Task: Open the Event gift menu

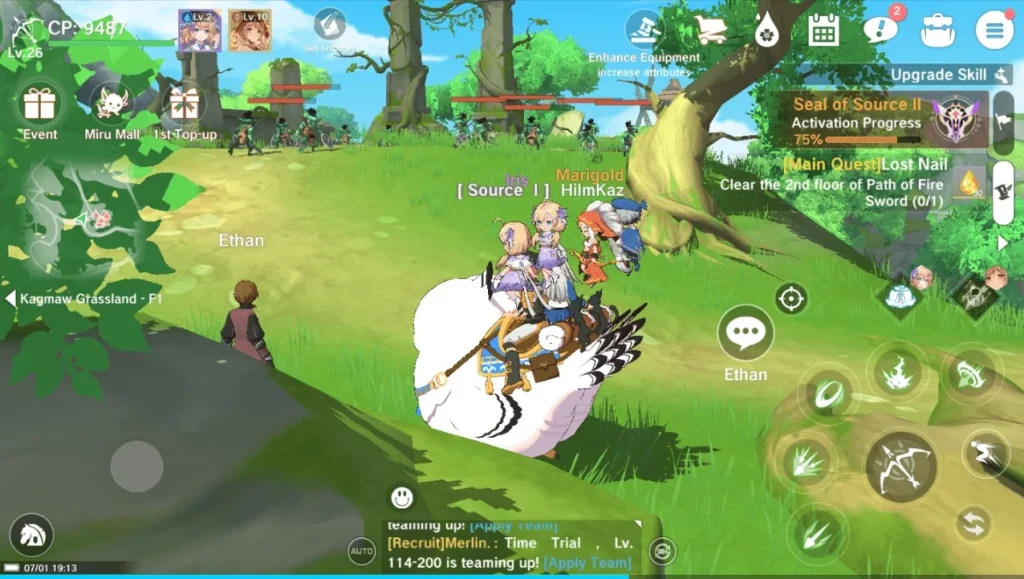Action: (x=40, y=105)
